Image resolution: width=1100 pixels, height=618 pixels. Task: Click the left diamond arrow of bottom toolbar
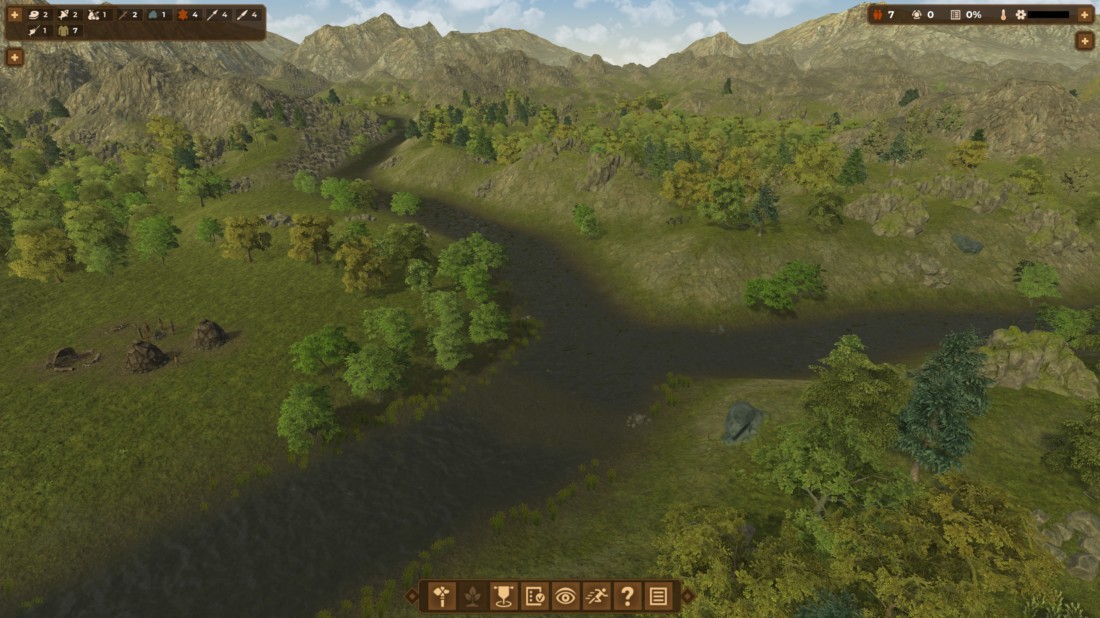tap(412, 597)
